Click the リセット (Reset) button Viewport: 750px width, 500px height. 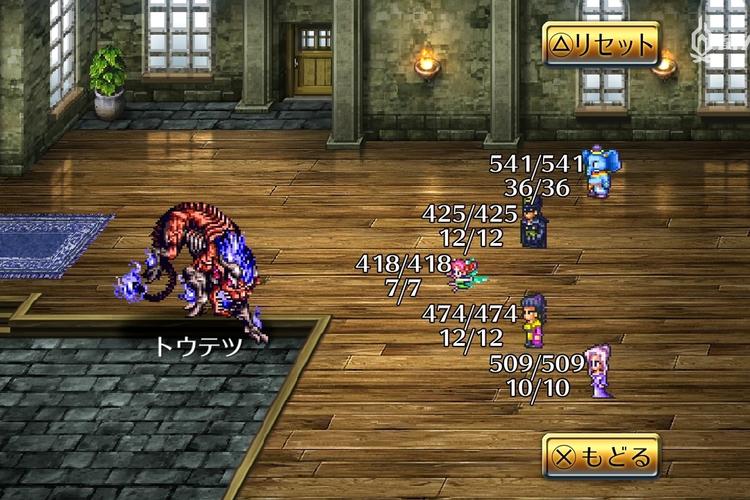coord(601,44)
